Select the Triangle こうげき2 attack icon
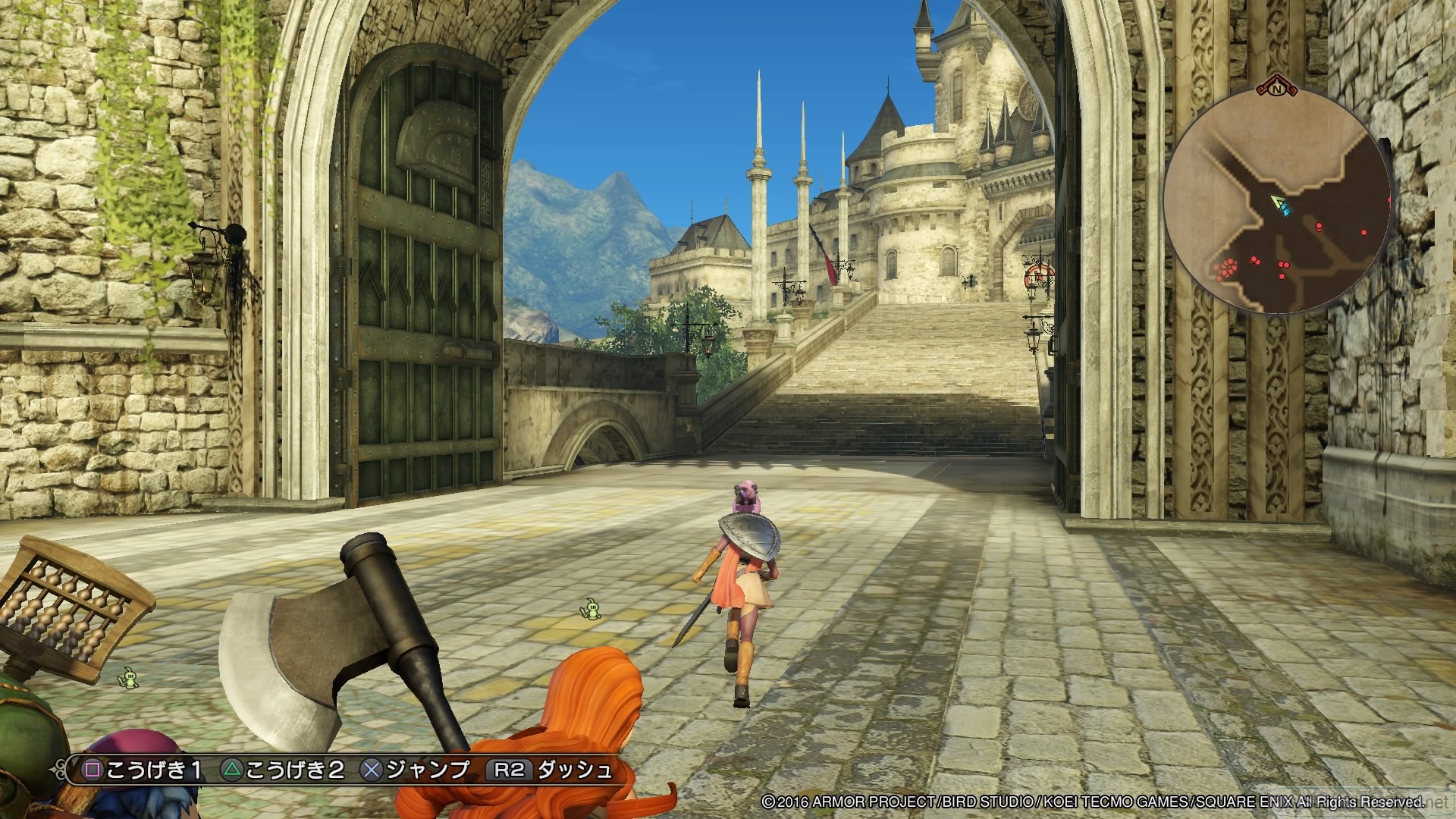 tap(232, 769)
